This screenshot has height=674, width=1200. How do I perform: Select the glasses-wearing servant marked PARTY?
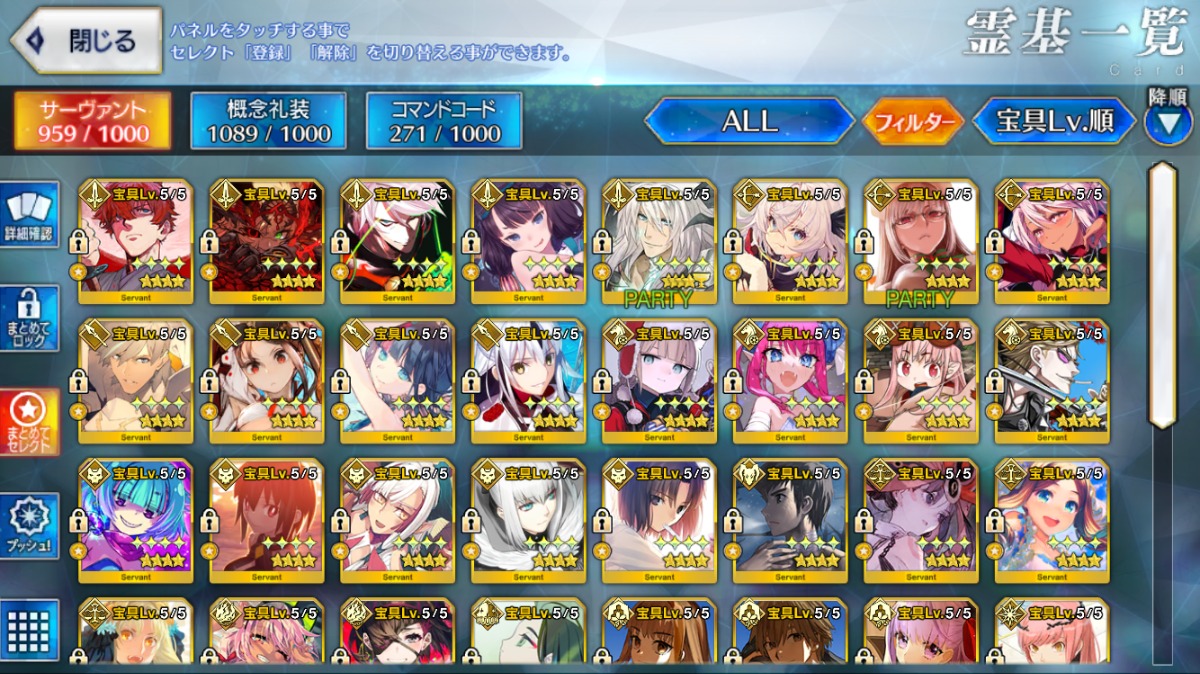click(x=921, y=242)
